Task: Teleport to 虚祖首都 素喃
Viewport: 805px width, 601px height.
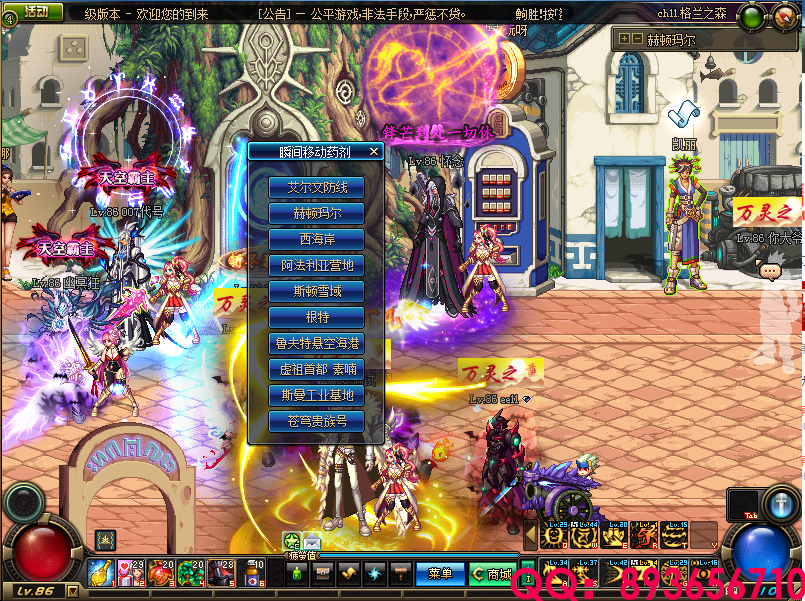Action: pyautogui.click(x=316, y=369)
